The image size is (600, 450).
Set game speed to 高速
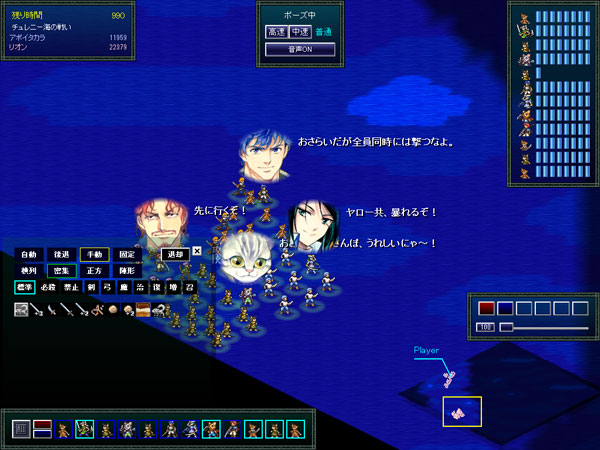[x=276, y=32]
